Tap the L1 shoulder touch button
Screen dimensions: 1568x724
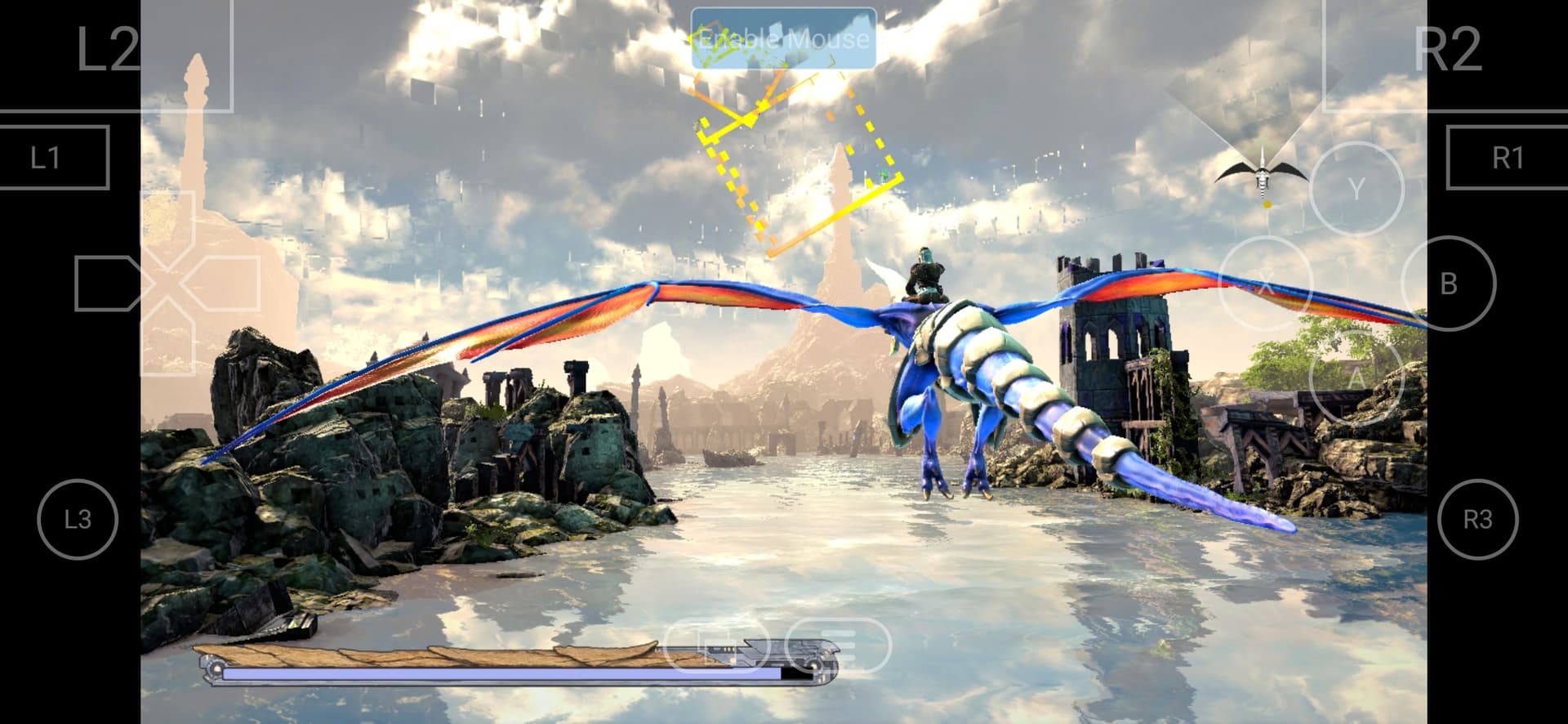(x=49, y=157)
